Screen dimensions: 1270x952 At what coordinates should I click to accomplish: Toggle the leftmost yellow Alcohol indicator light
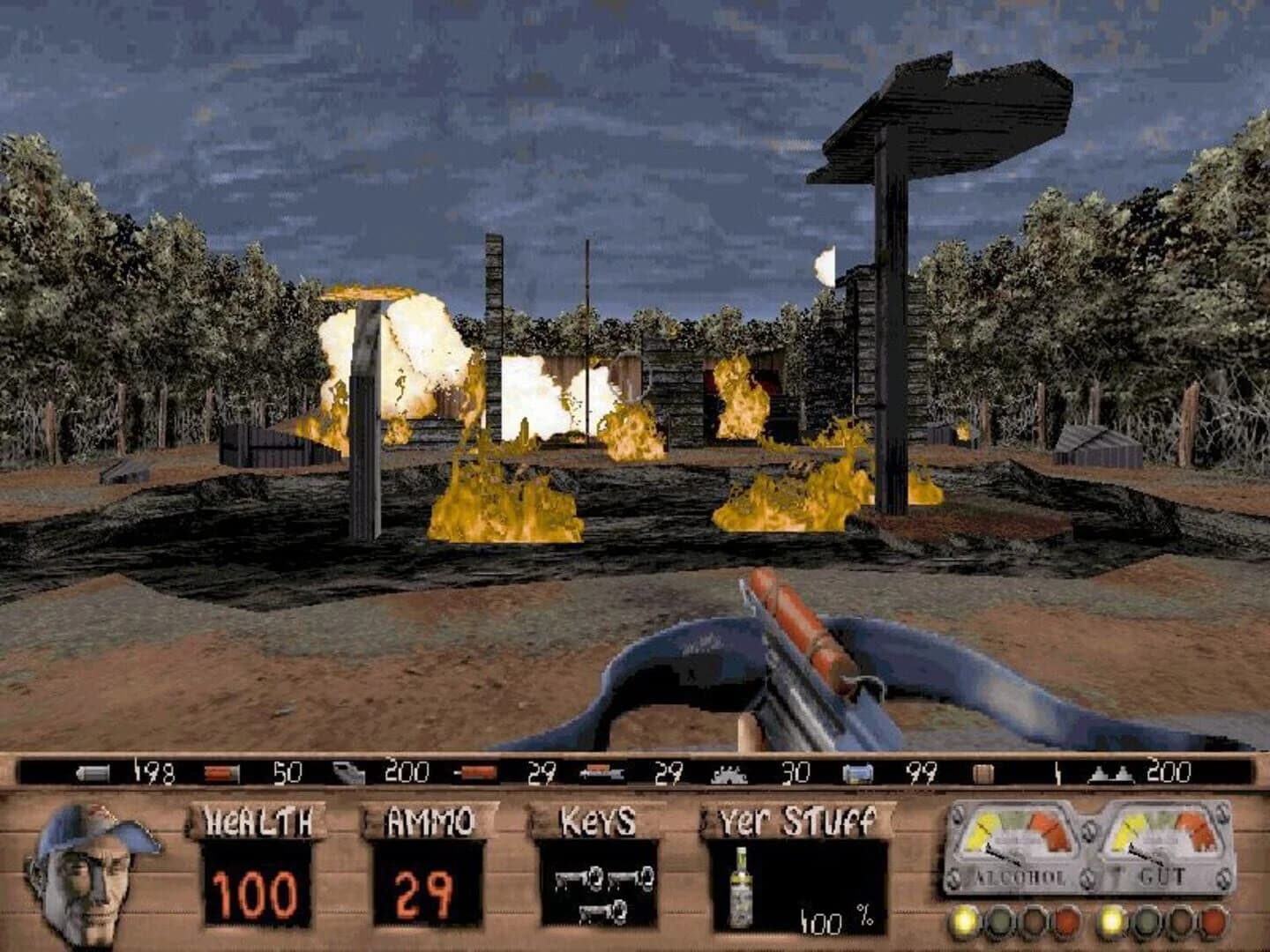pyautogui.click(x=964, y=920)
